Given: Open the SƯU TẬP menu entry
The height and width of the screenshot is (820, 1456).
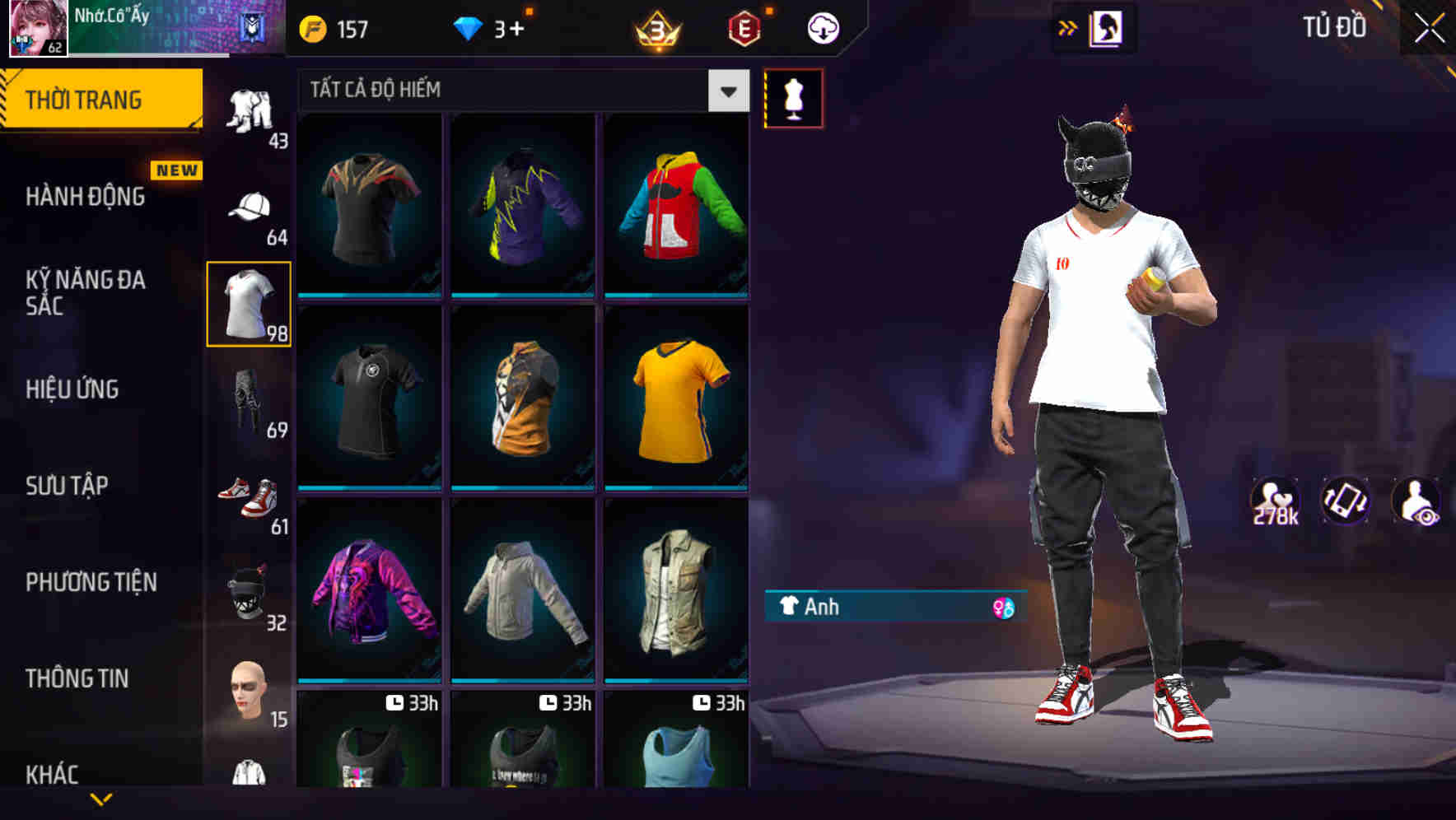Looking at the screenshot, I should pos(66,486).
